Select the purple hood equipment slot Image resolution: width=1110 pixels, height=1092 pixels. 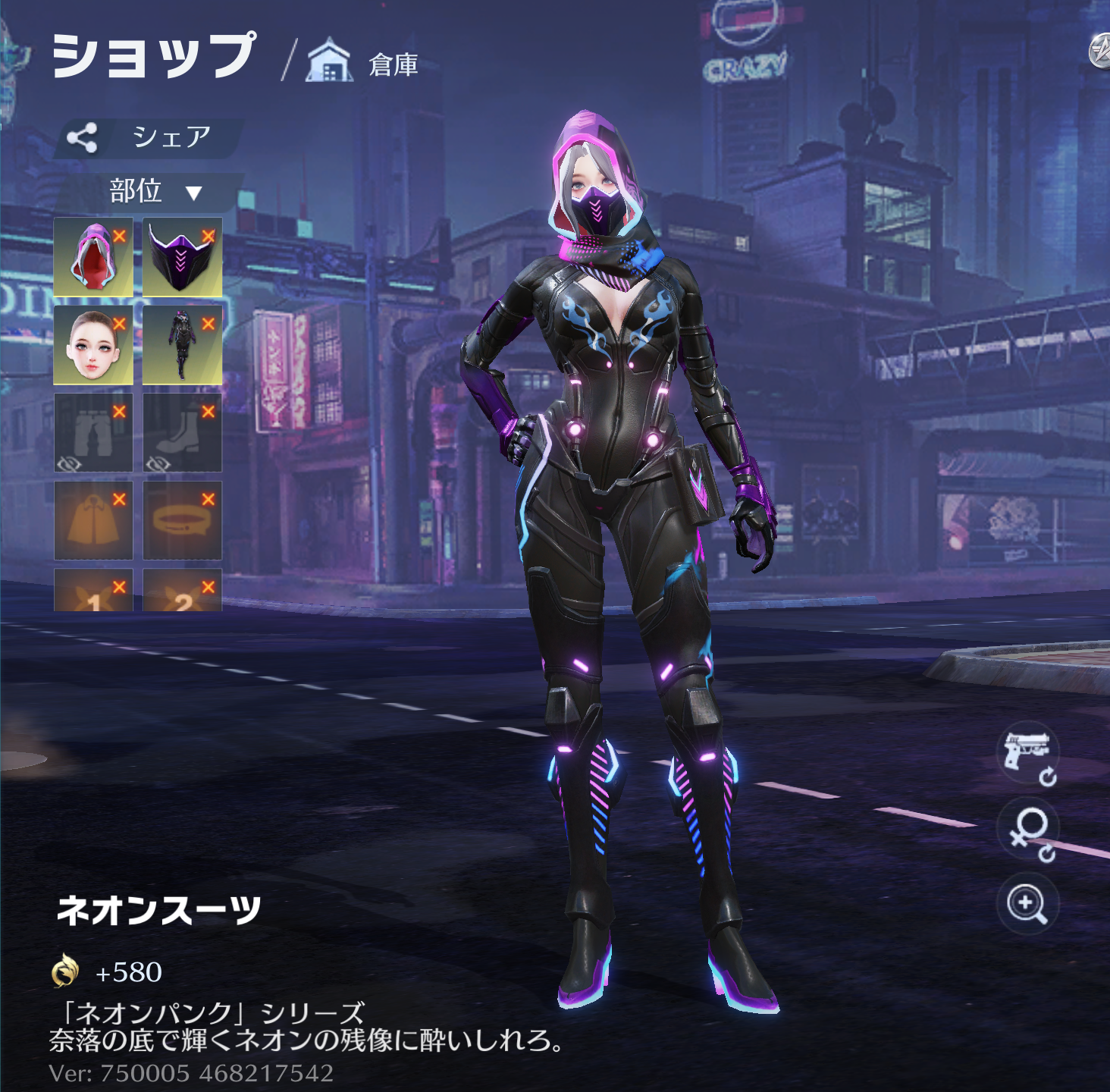pos(91,259)
